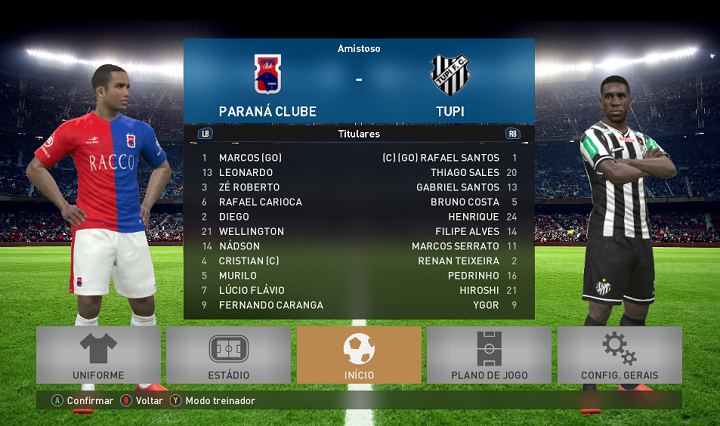Select the Estádio menu tile
Screen dimensions: 720x426
228,355
